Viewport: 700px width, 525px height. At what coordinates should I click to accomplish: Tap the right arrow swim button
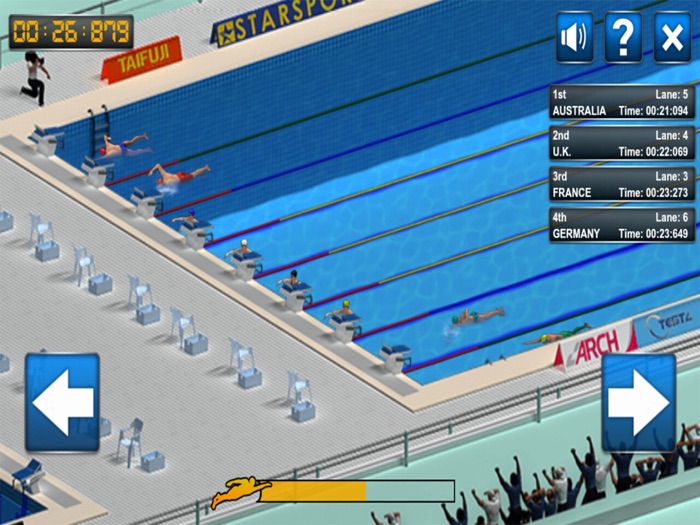[x=638, y=402]
